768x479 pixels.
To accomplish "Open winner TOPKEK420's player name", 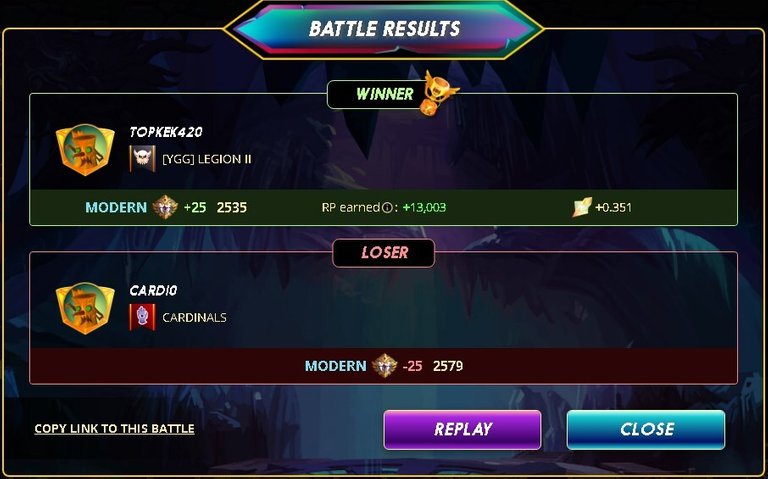I will 166,132.
